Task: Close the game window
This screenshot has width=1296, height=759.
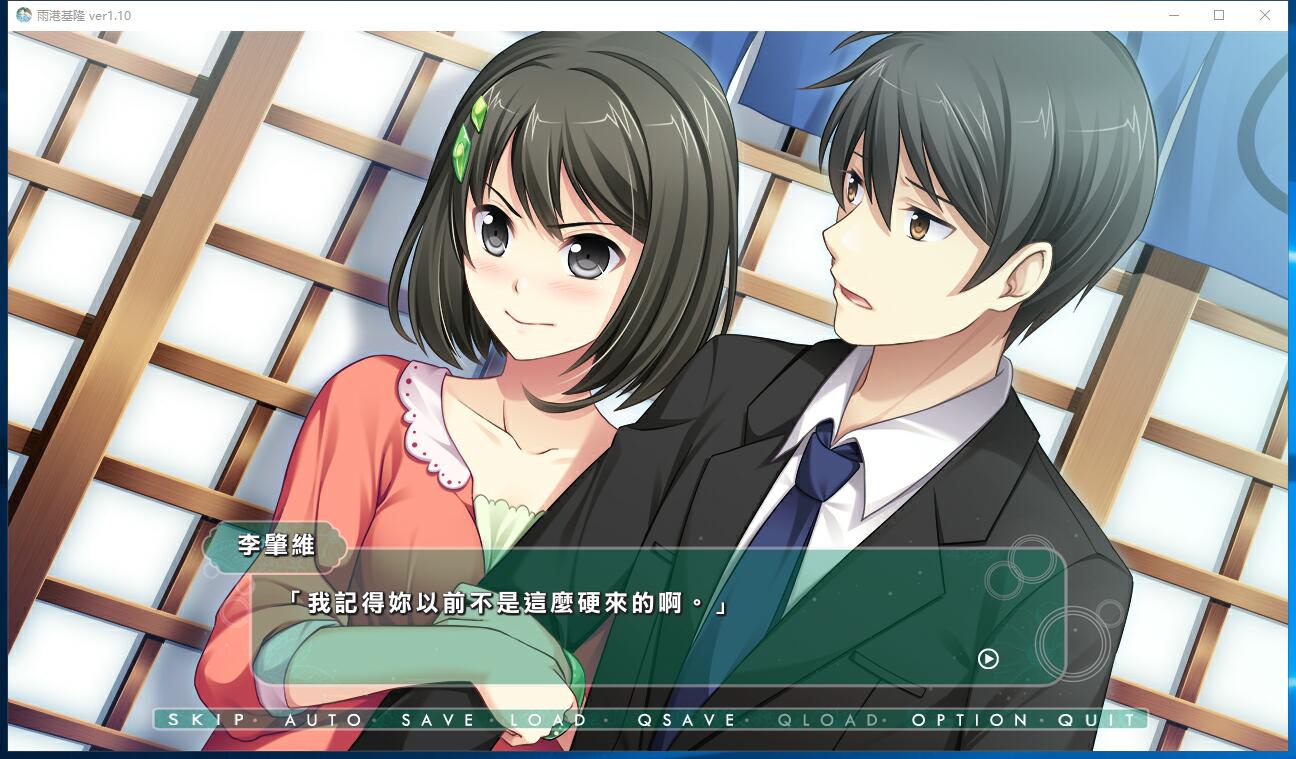Action: pos(1264,15)
